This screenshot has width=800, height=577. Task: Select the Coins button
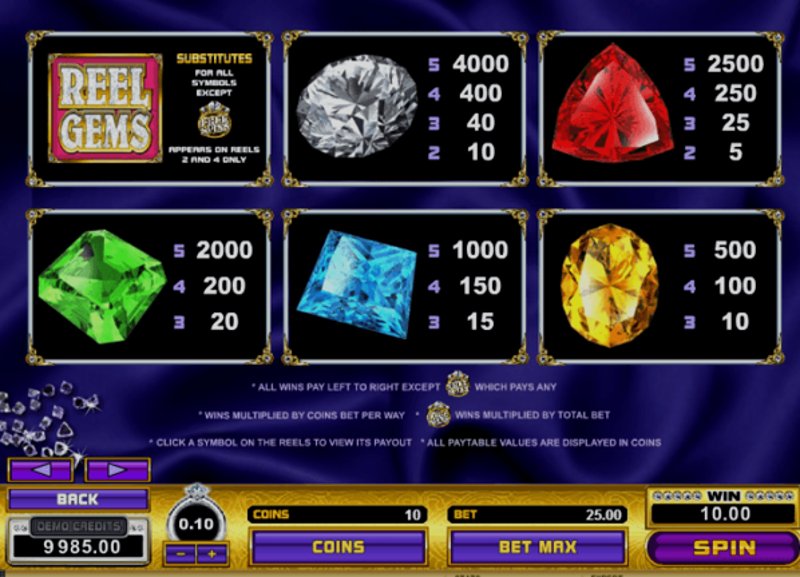point(338,547)
